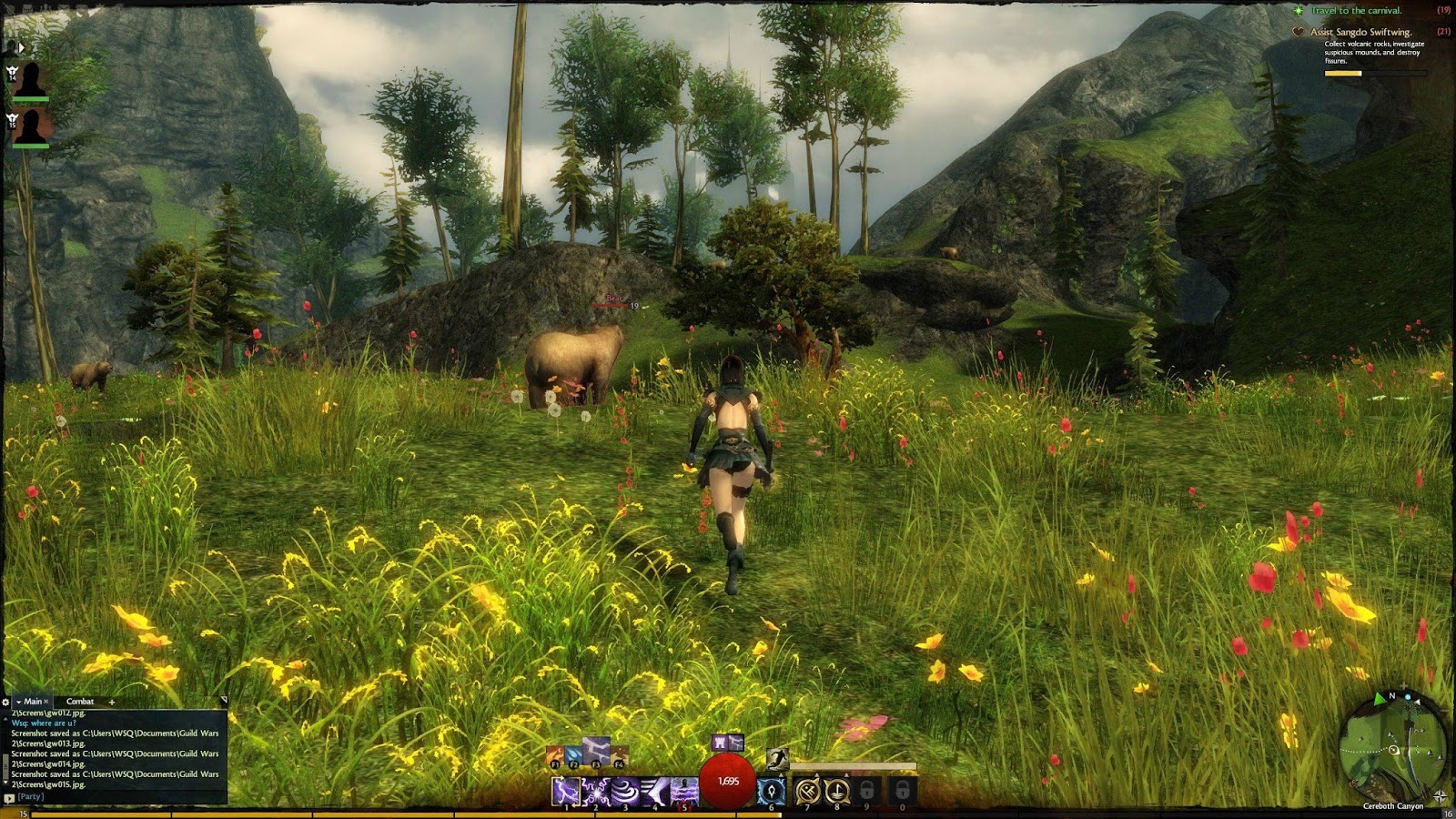
Task: Open chat options with the gear icon
Action: point(5,702)
